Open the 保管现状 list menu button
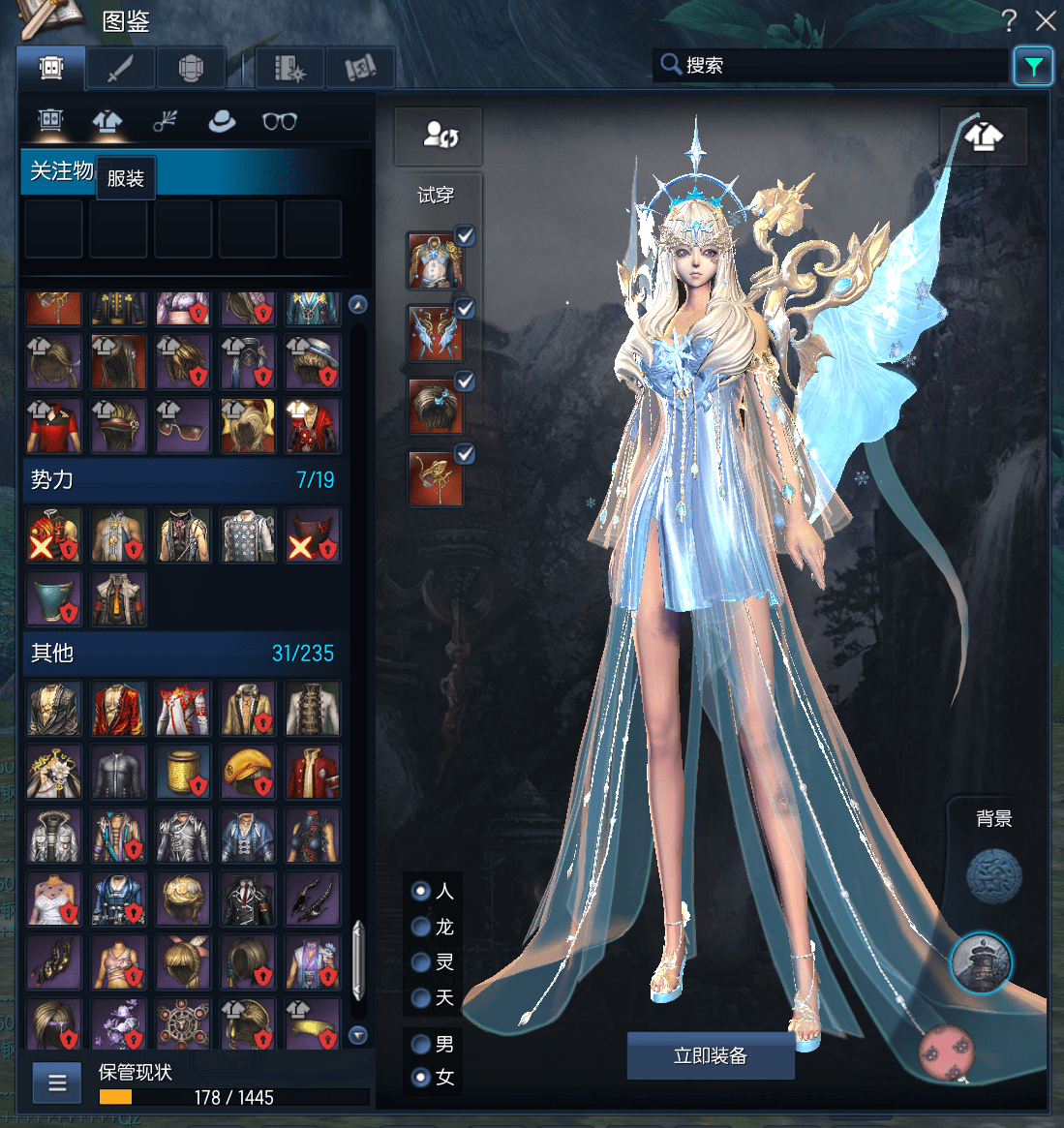Screen dimensions: 1064x1128 (57, 1082)
